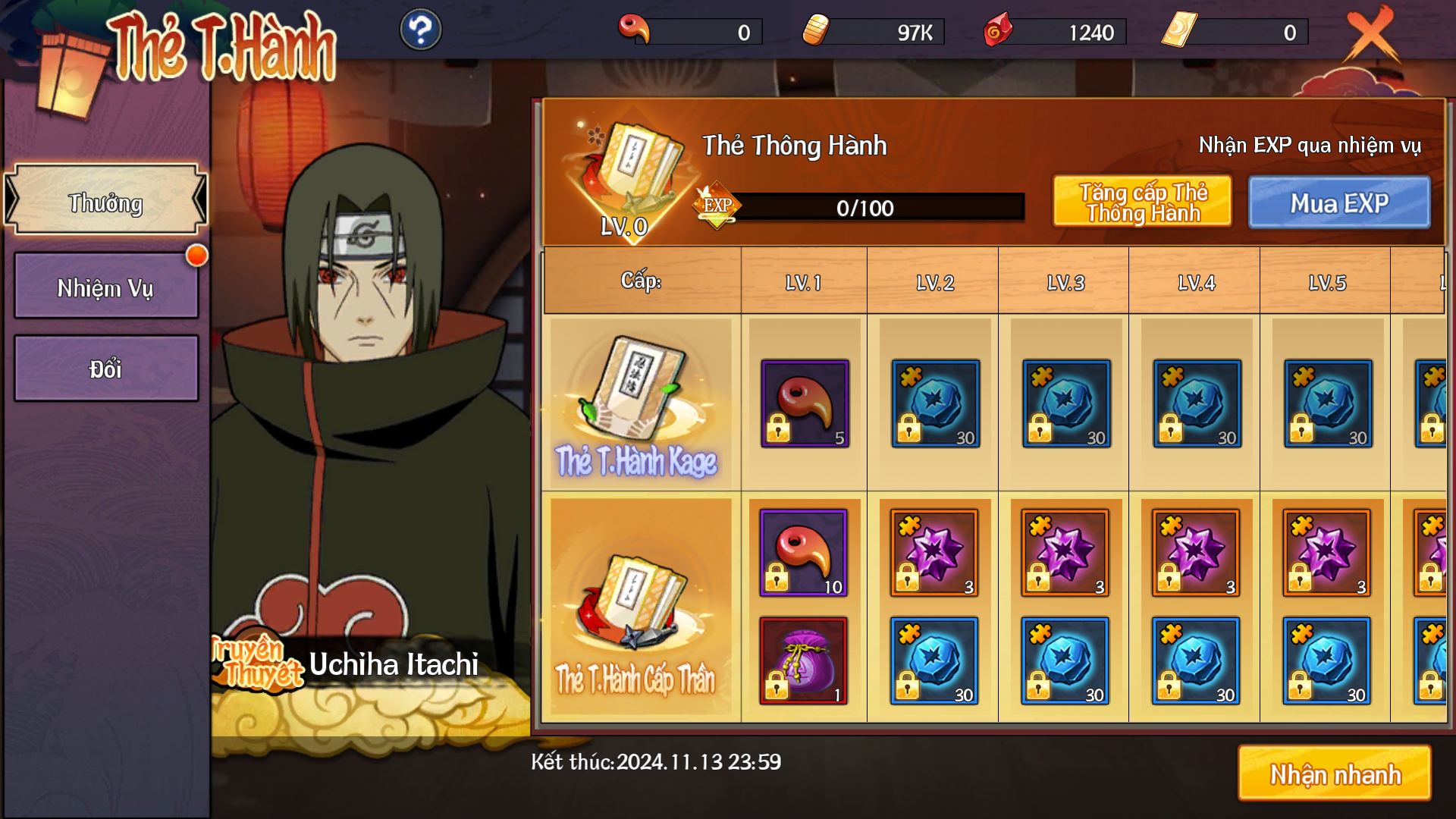The height and width of the screenshot is (819, 1456).
Task: Select the LV.1 Kage pass magatama reward
Action: 805,403
